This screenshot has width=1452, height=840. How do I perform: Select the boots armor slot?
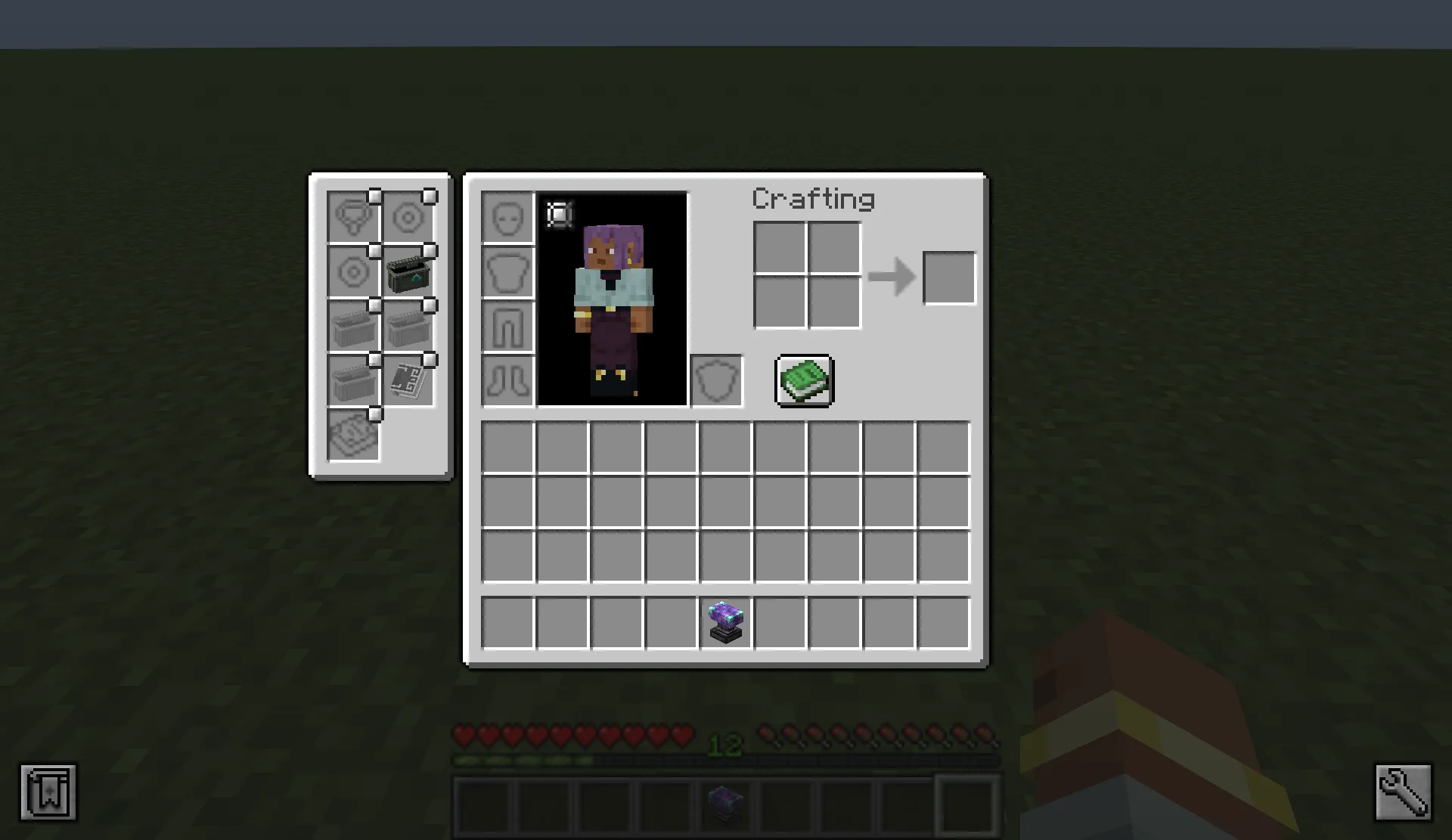tap(507, 380)
